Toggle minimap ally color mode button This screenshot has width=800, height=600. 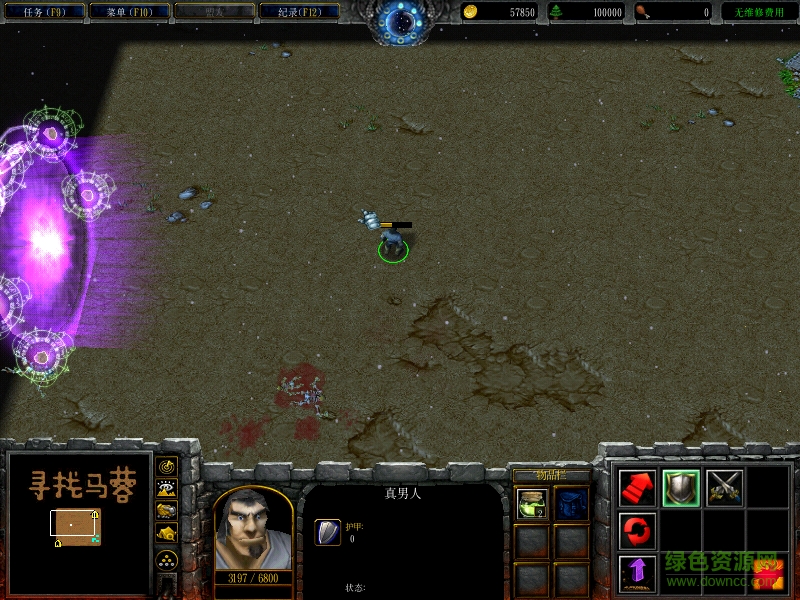[x=167, y=510]
